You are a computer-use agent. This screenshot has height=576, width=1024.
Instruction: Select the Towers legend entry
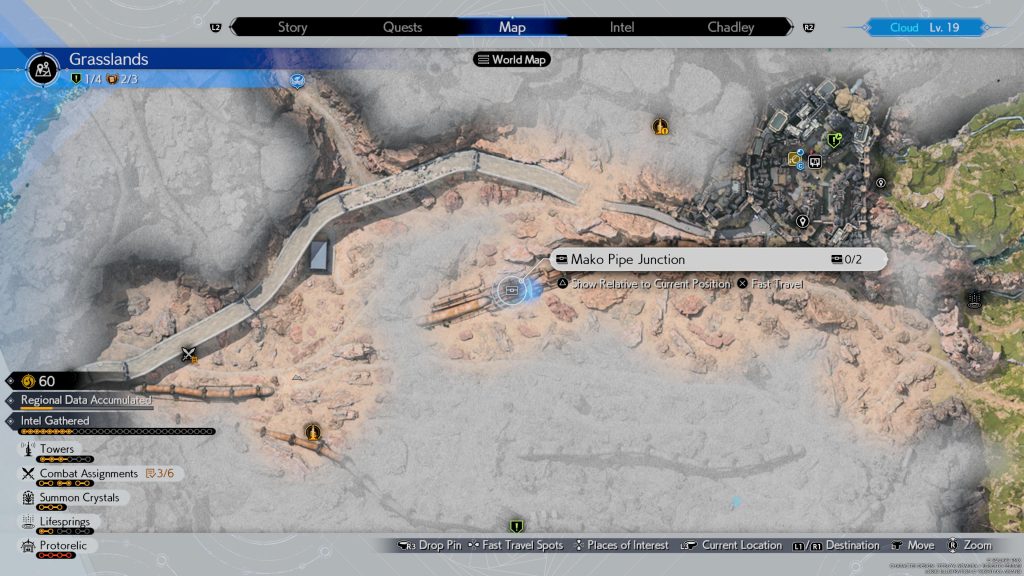[56, 450]
